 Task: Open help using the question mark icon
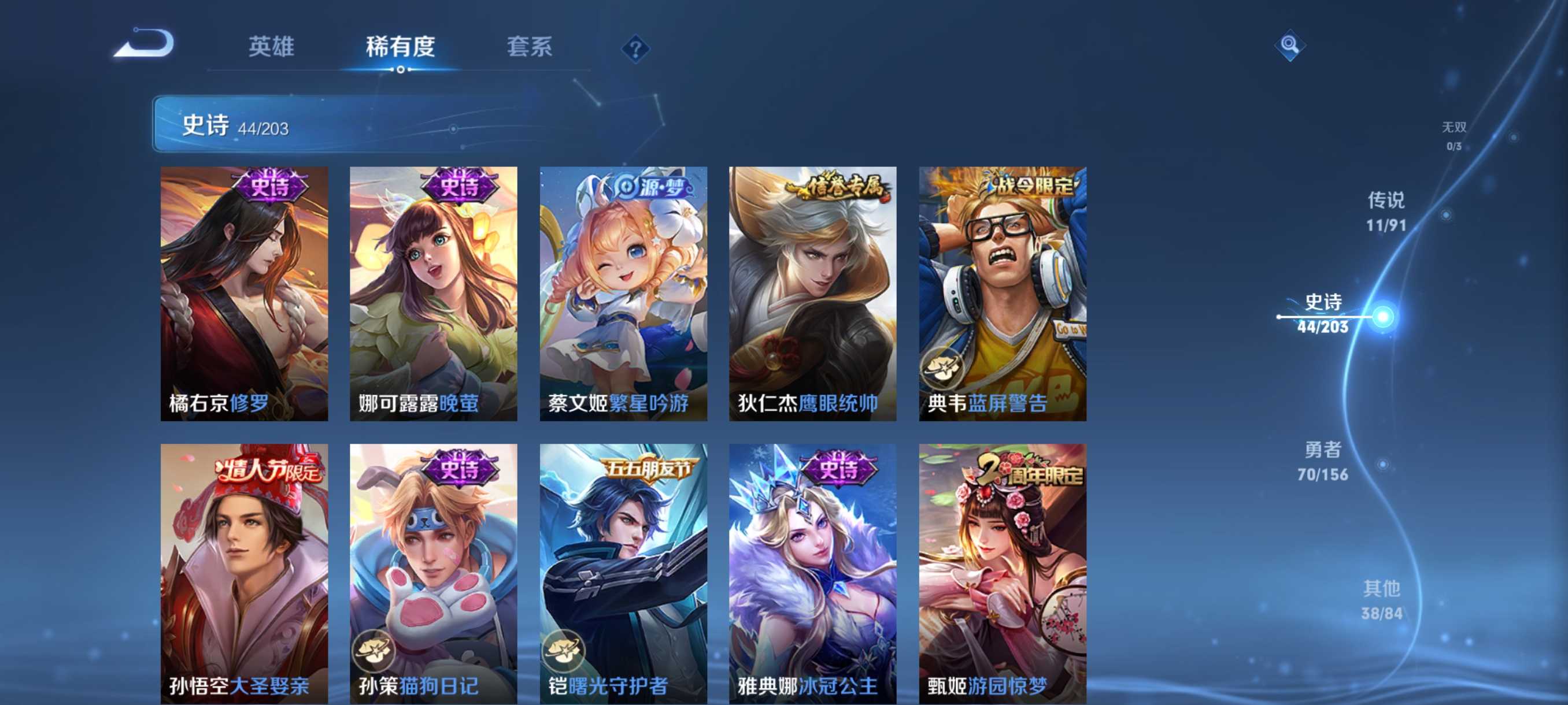(635, 48)
